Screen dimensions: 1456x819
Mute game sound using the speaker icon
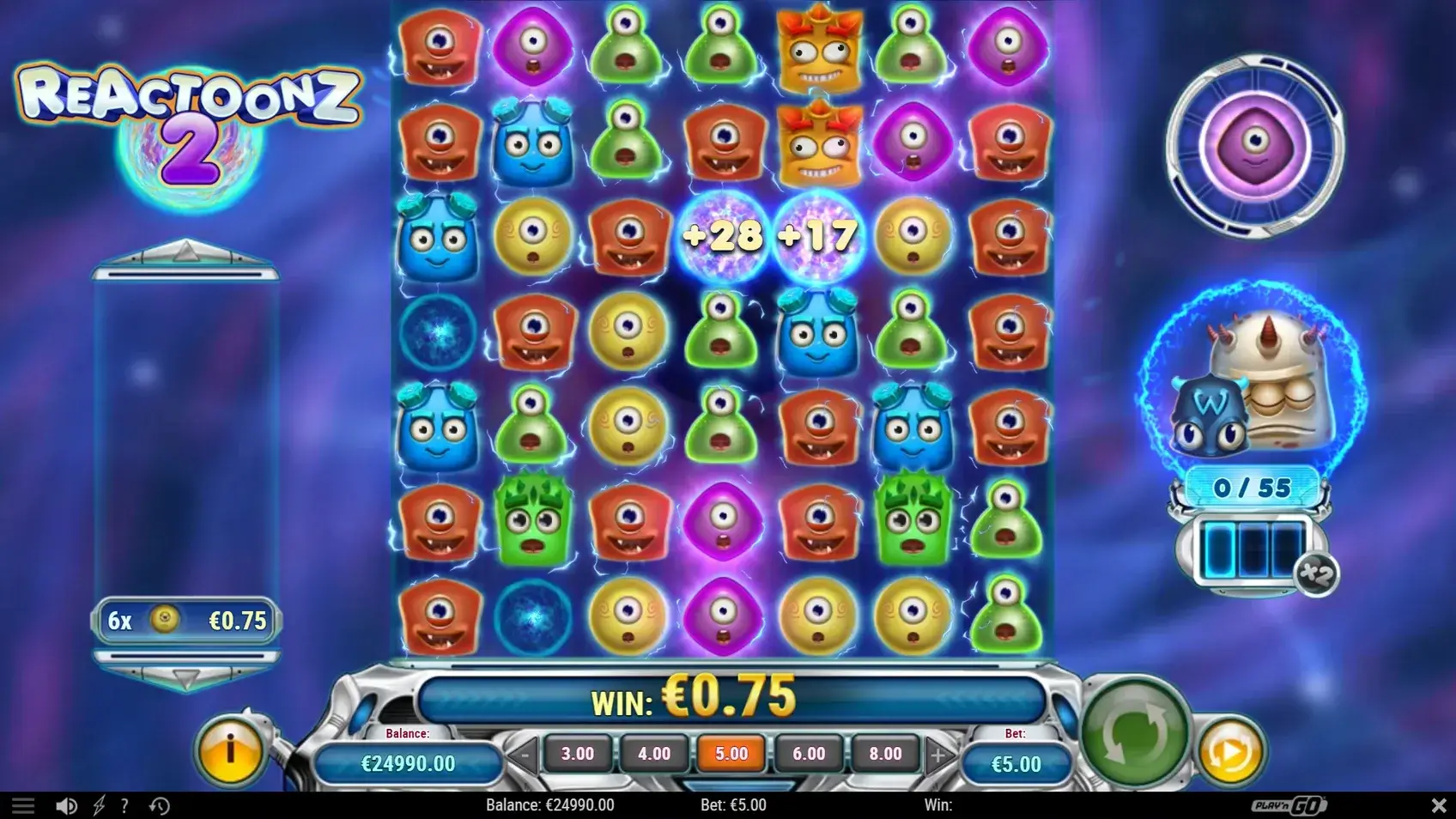click(x=67, y=805)
